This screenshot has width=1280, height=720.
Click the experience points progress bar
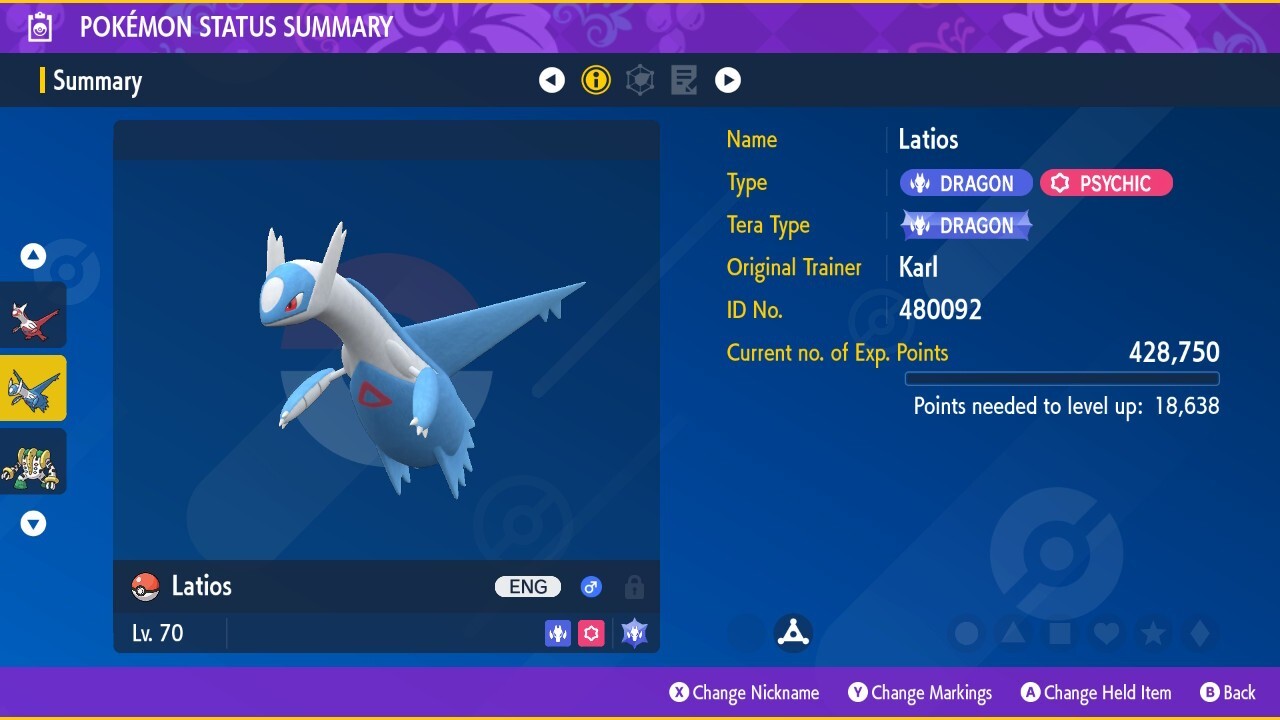point(1062,379)
